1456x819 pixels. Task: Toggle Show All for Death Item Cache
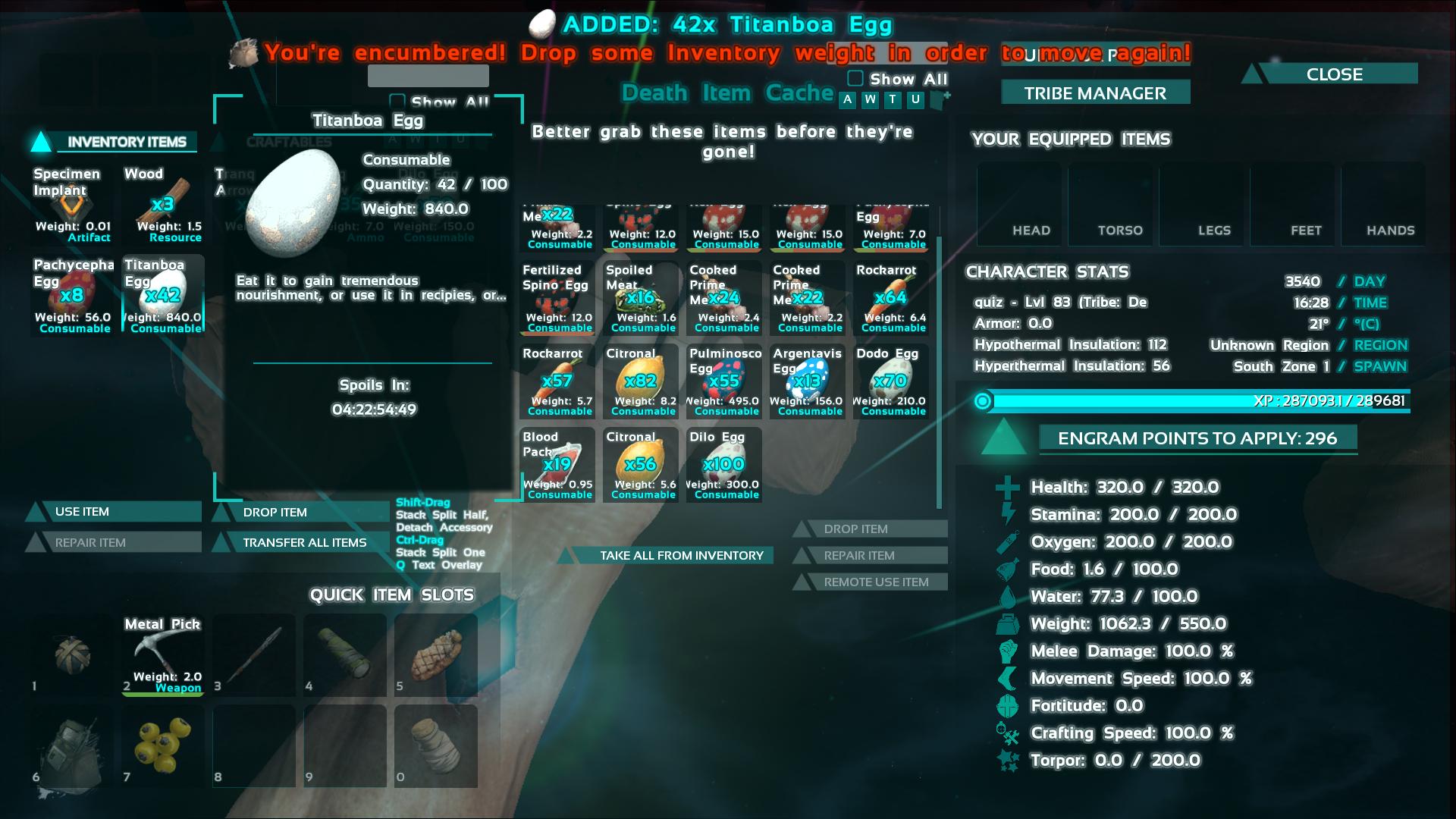pyautogui.click(x=855, y=79)
